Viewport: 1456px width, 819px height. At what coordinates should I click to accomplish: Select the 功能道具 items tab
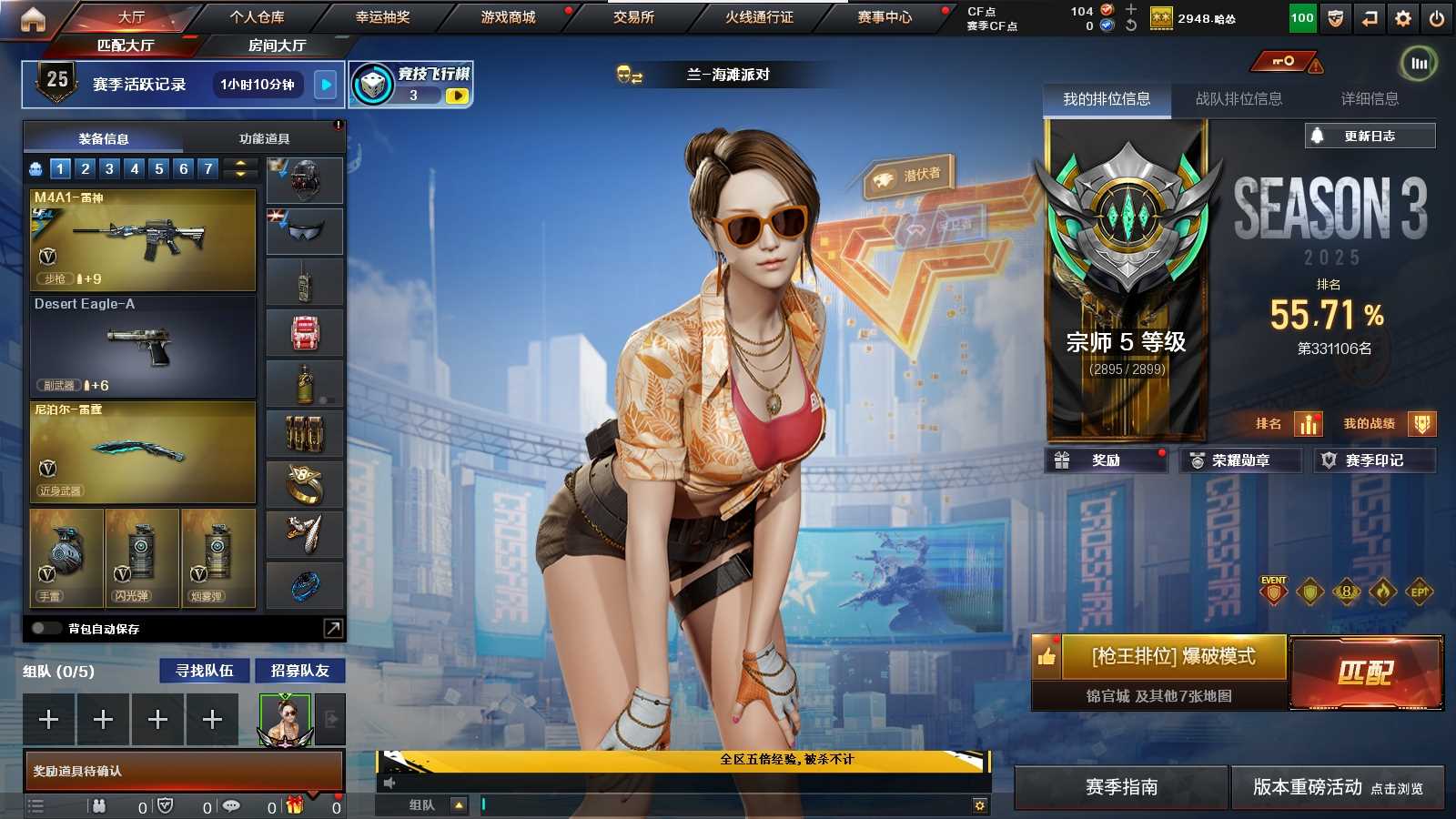(264, 139)
